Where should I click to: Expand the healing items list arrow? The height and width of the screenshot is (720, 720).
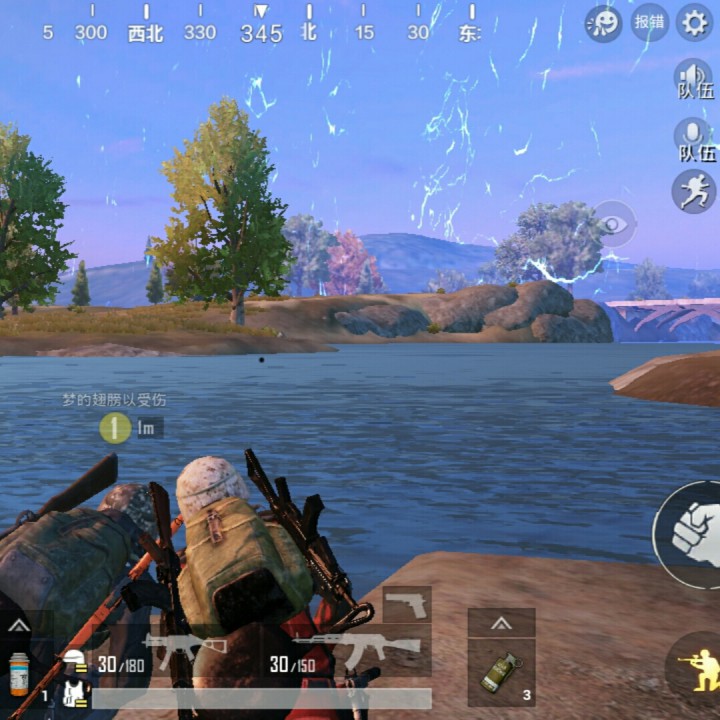19,625
